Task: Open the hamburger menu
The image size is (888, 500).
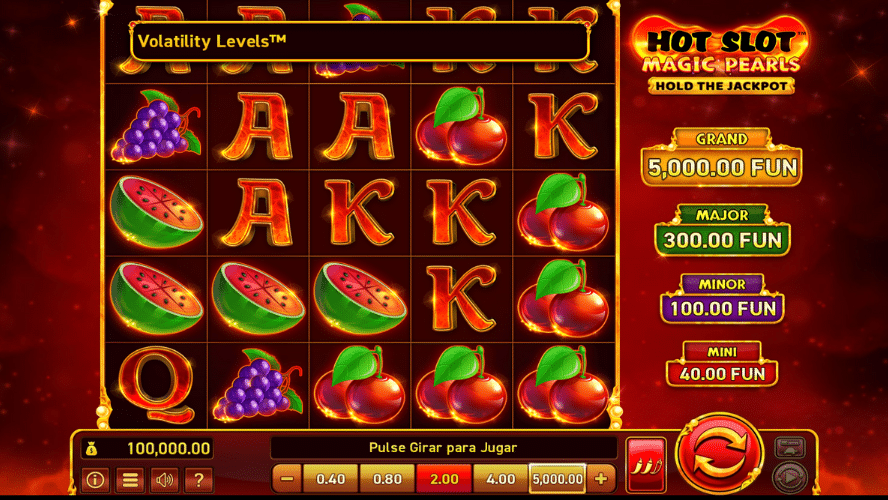Action: point(129,480)
